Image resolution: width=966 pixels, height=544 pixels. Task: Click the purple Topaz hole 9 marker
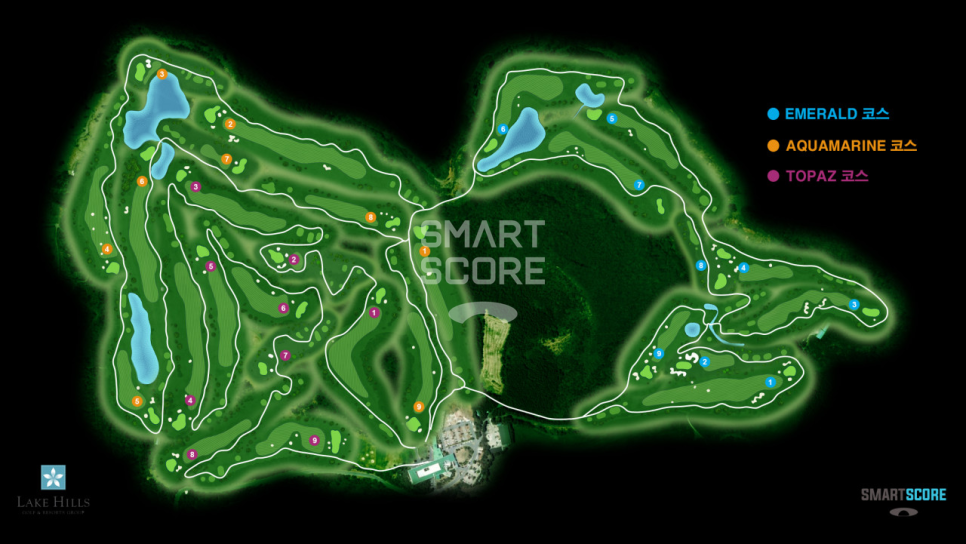[x=314, y=440]
